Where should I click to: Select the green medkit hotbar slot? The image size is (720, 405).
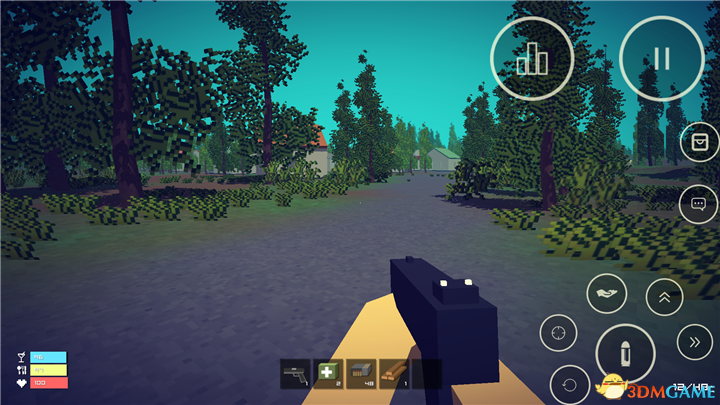pos(328,374)
